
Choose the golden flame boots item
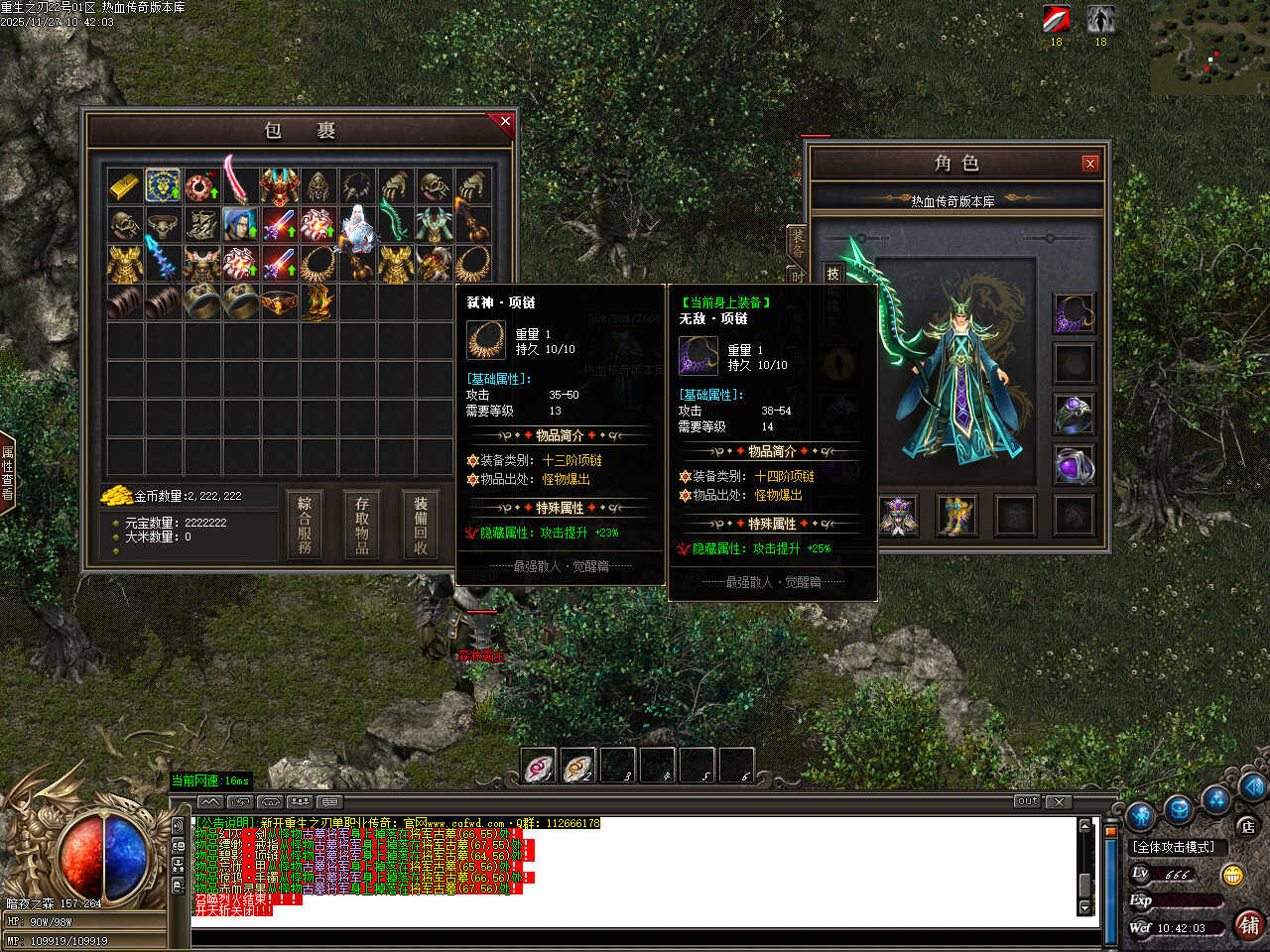tap(317, 301)
